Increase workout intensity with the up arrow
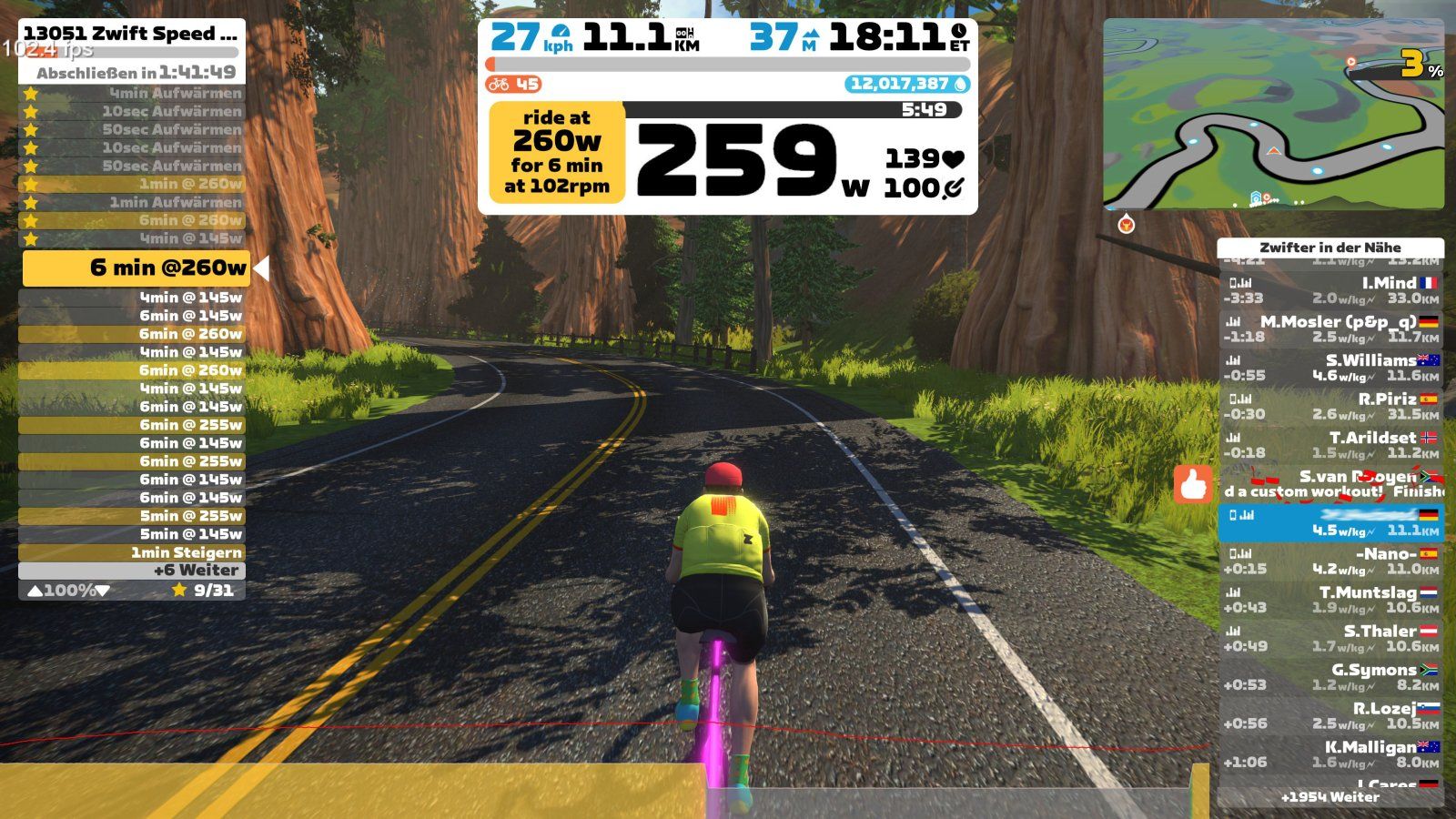1456x819 pixels. (x=35, y=591)
